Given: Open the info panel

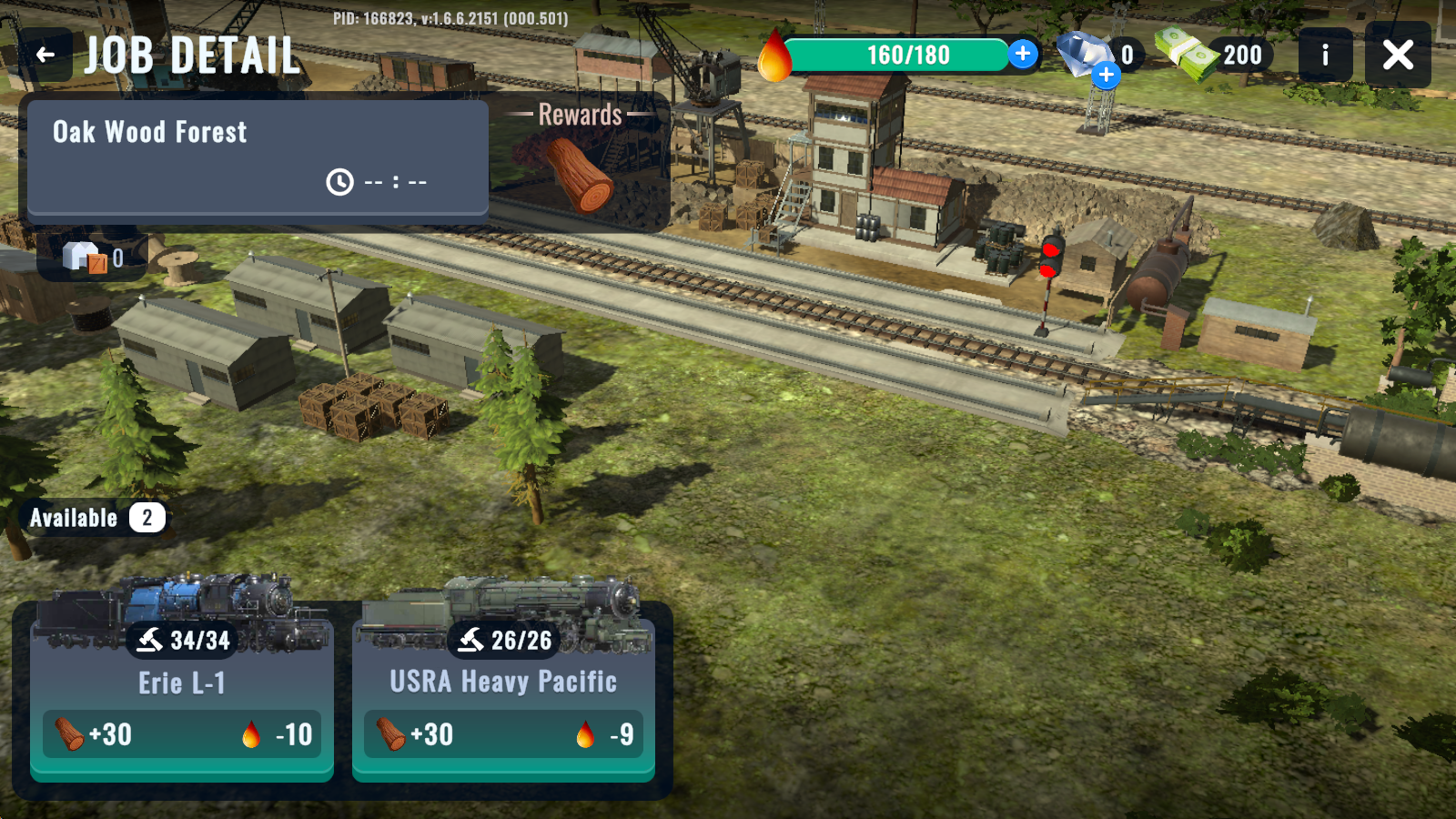Looking at the screenshot, I should [1325, 55].
